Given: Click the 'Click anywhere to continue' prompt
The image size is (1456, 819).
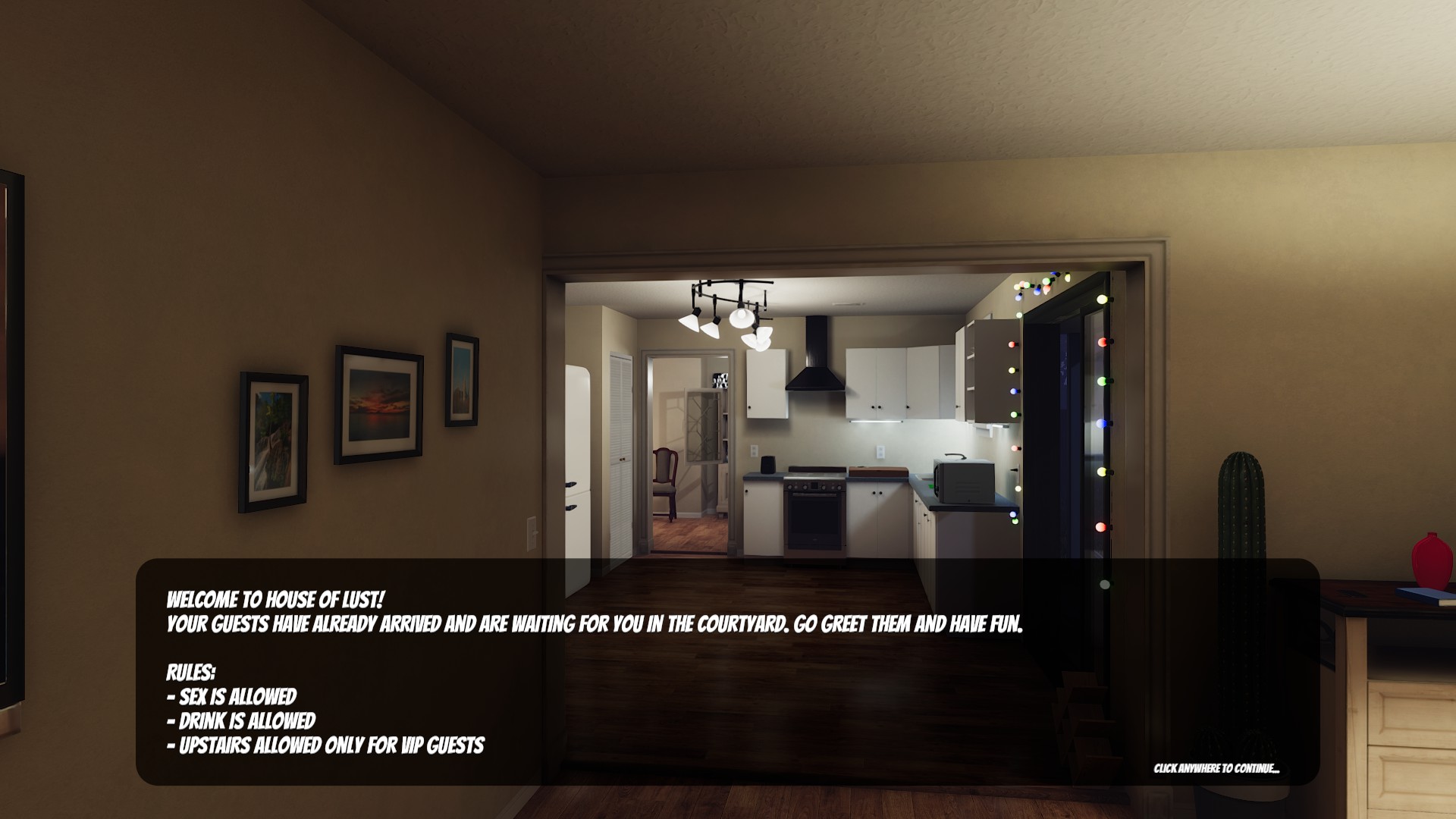Looking at the screenshot, I should [x=1216, y=769].
